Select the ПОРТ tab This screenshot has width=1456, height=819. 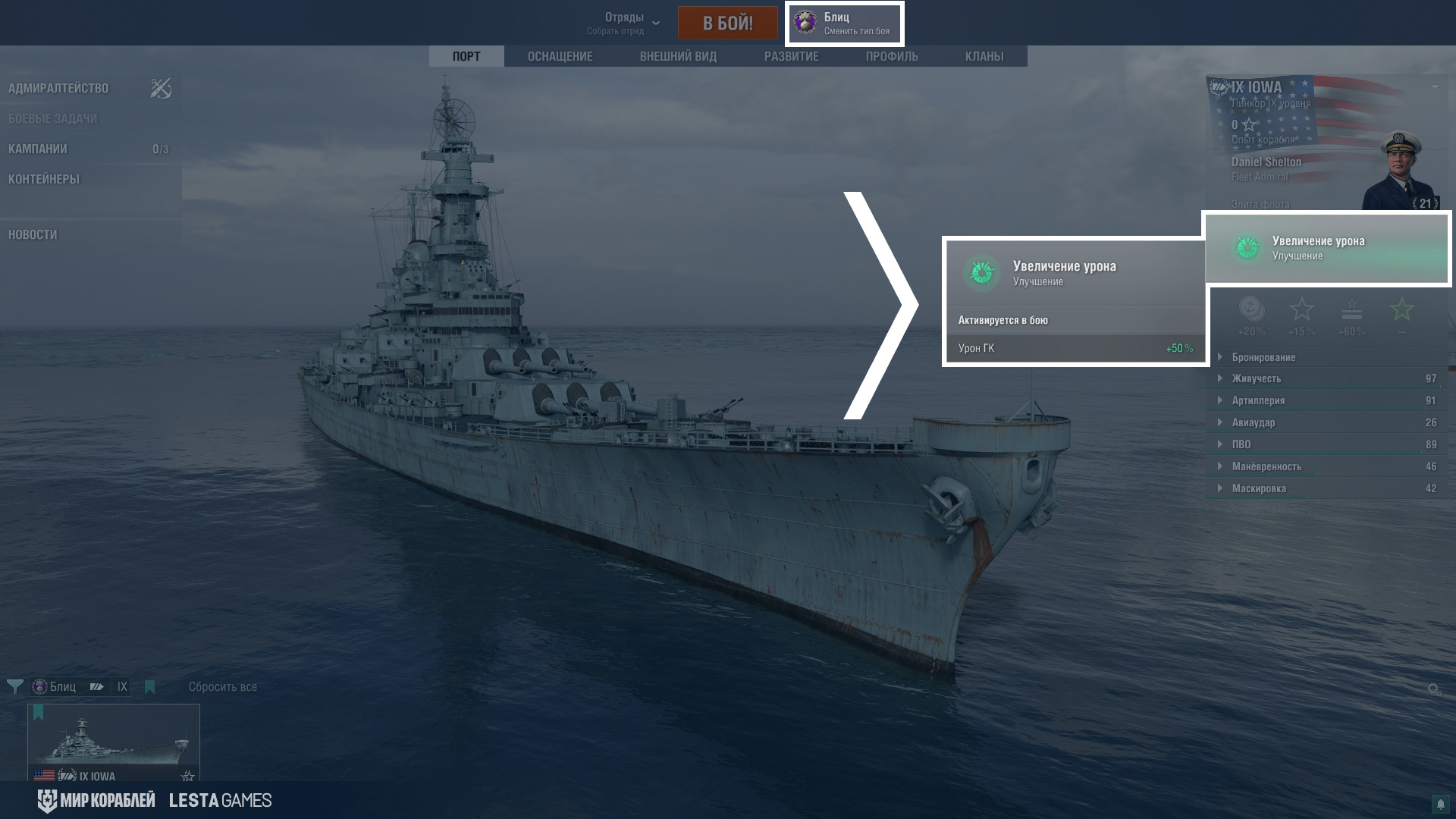(x=466, y=56)
